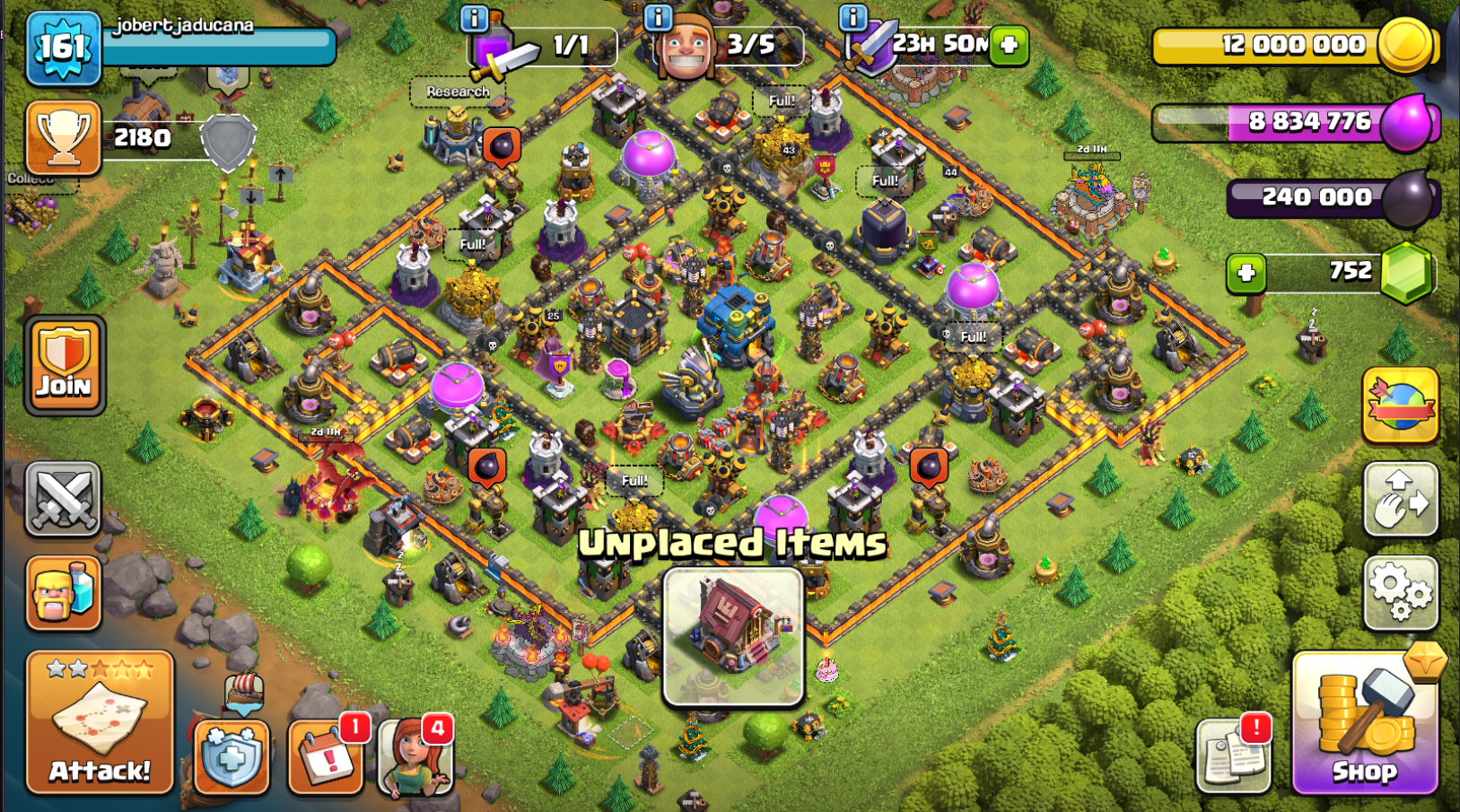1460x812 pixels.
Task: Open the news inbox with red alert
Action: click(1234, 756)
